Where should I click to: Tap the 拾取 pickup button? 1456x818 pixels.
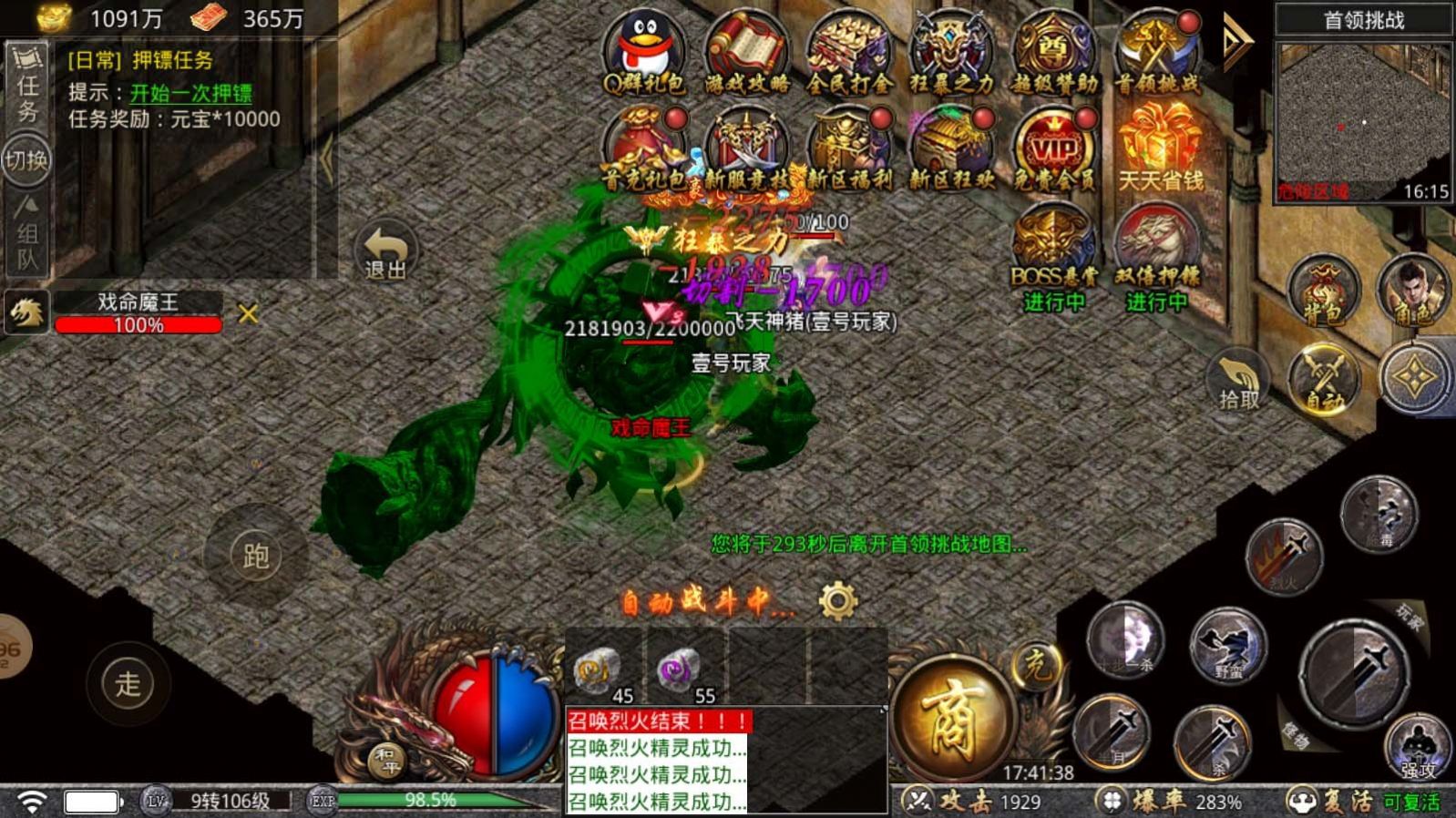[x=1239, y=380]
